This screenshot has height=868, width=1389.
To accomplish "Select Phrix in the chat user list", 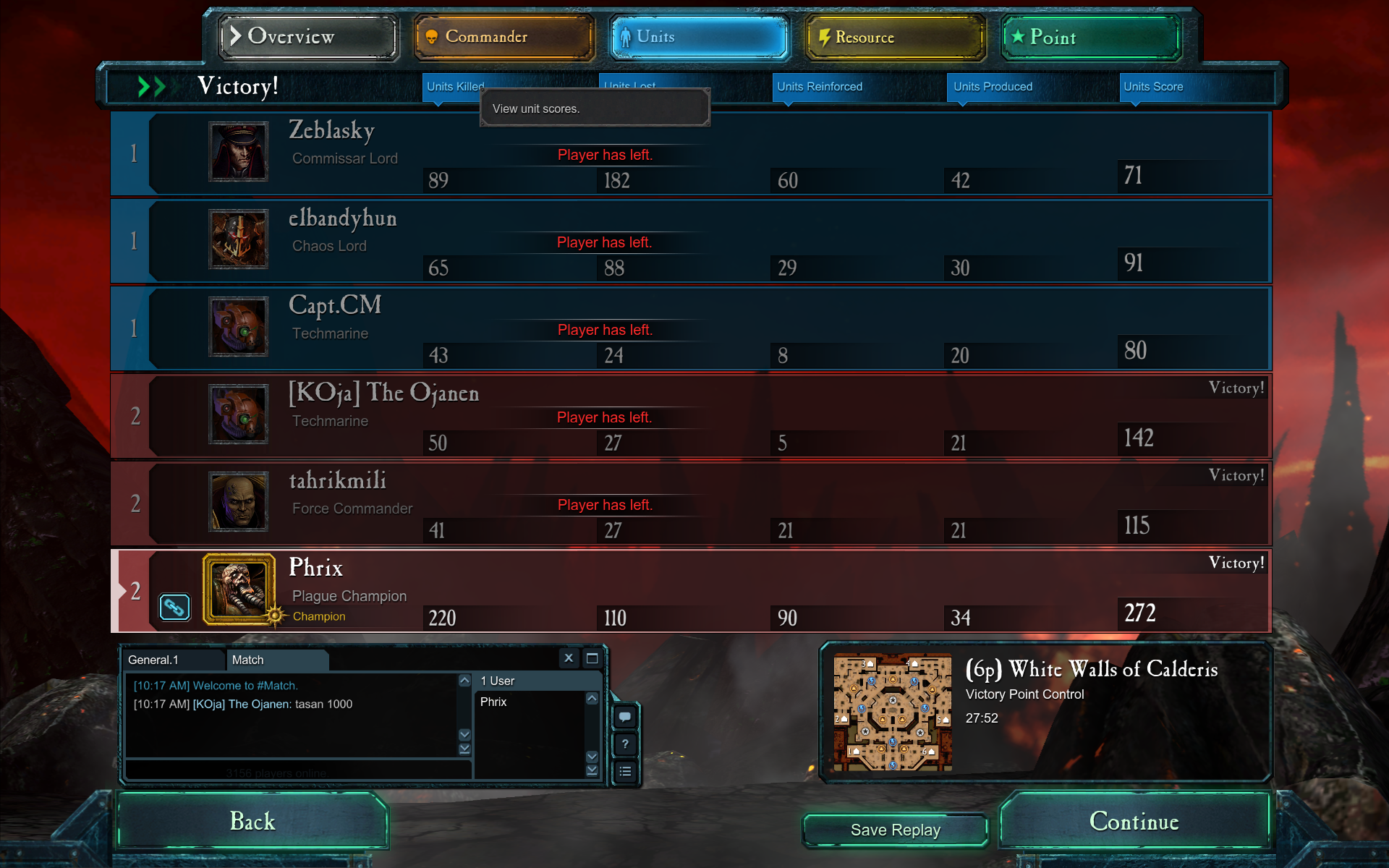I will 493,702.
